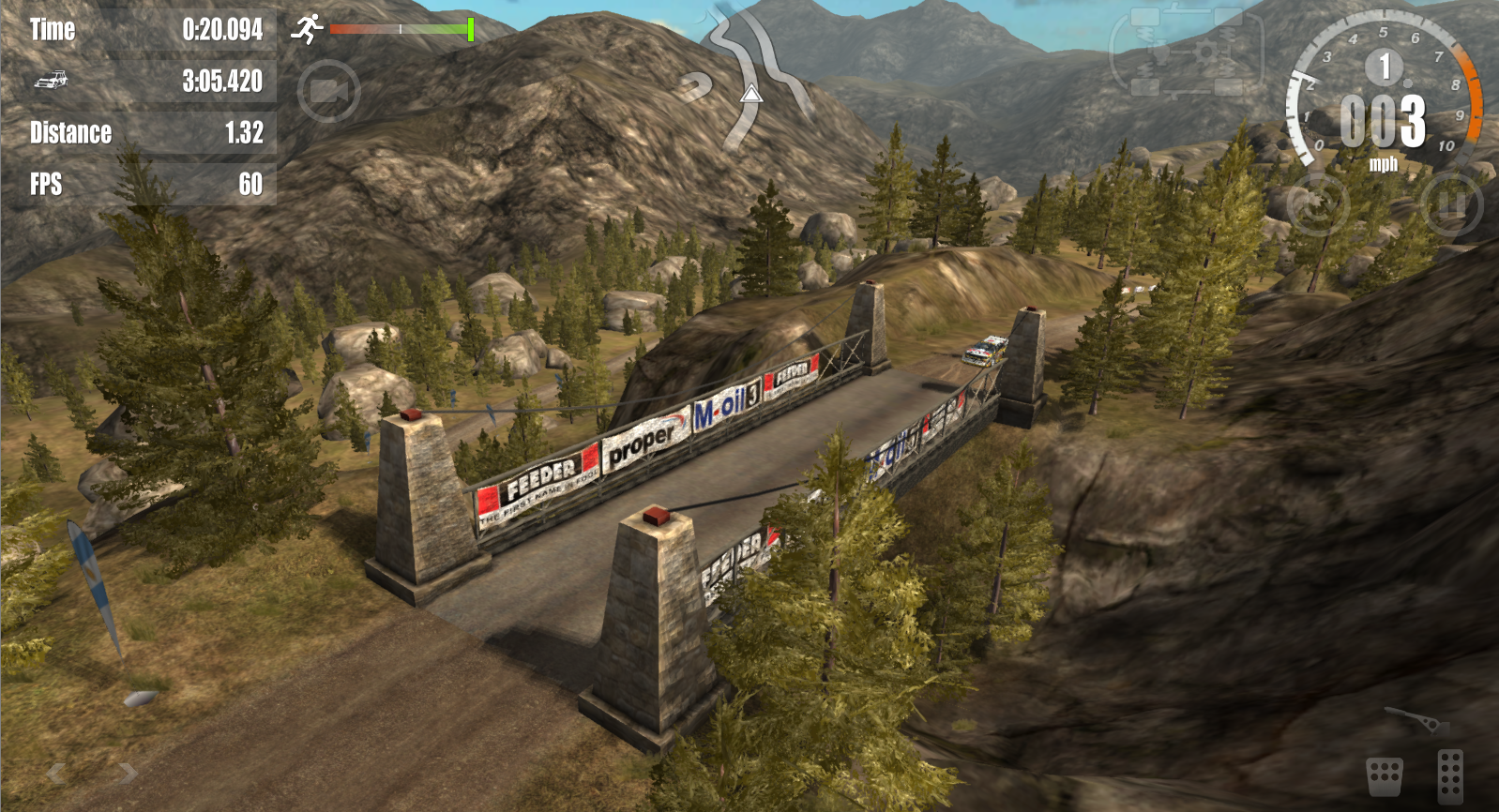Viewport: 1499px width, 812px height.
Task: Pause the rally with the pause button
Action: coord(1450,204)
